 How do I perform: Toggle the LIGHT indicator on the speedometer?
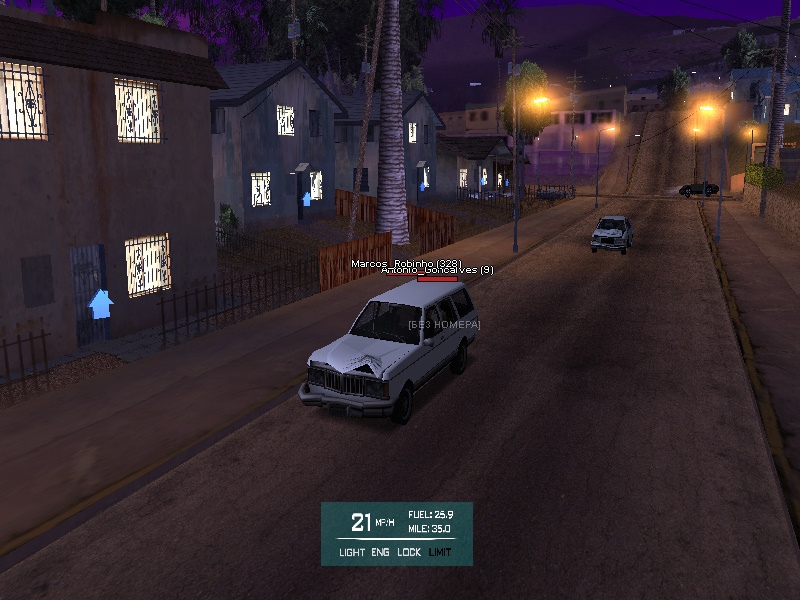coord(352,552)
